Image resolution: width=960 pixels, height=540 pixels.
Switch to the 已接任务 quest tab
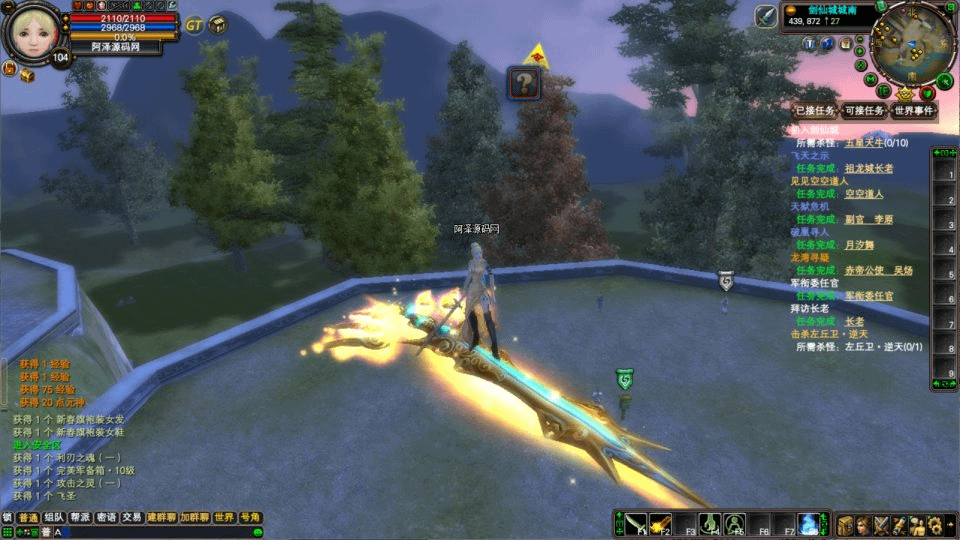coord(814,111)
